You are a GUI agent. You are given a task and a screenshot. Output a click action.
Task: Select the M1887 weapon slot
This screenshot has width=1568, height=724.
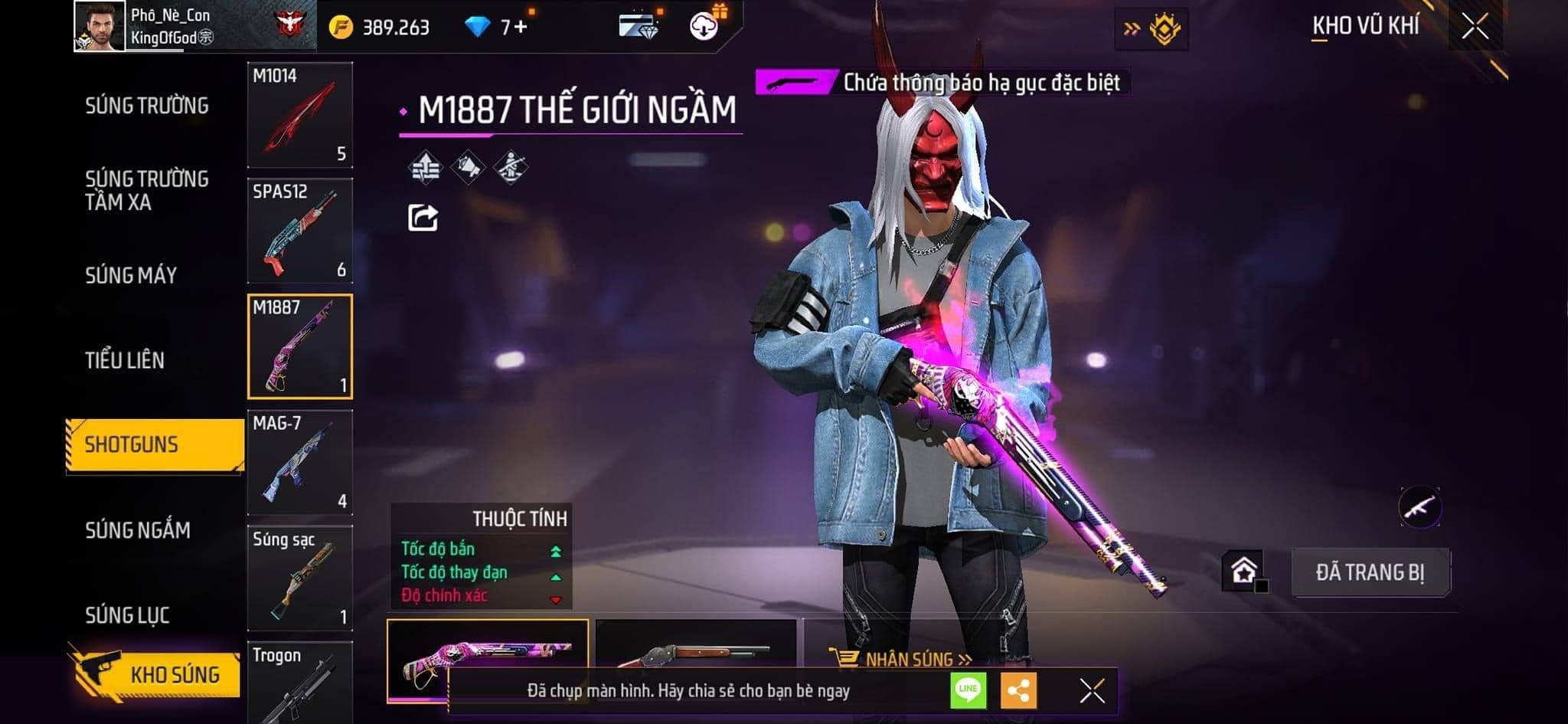pyautogui.click(x=299, y=346)
